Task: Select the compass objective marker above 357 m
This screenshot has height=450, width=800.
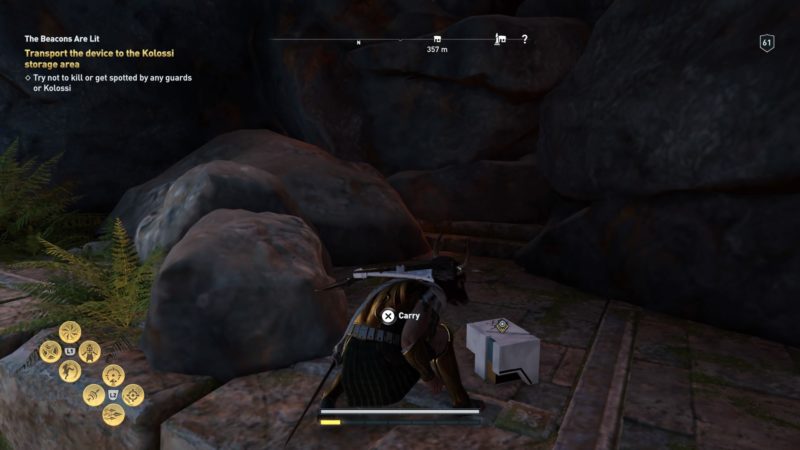Action: [435, 40]
